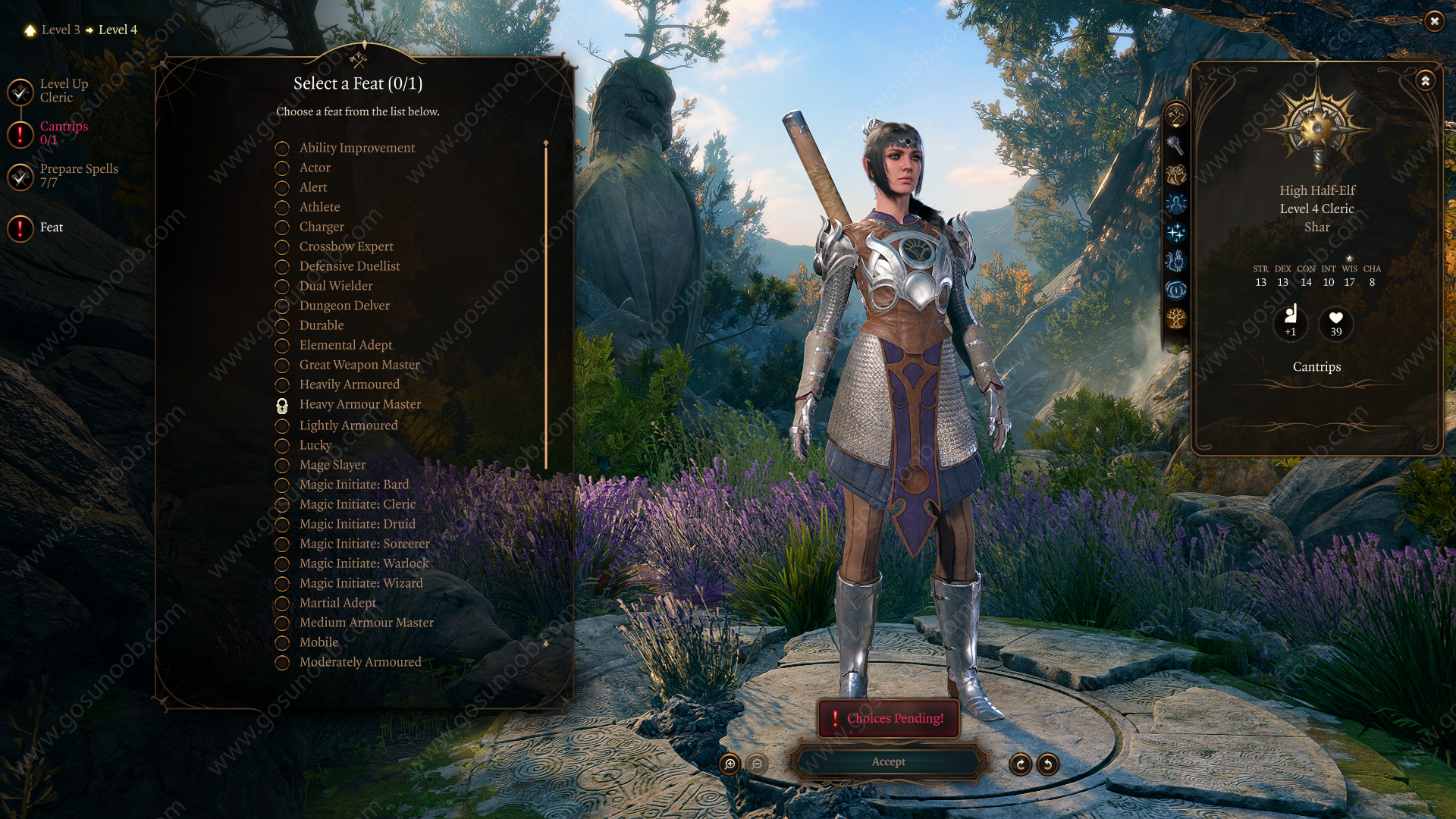This screenshot has width=1456, height=819.
Task: Close the level up screen
Action: [1434, 21]
